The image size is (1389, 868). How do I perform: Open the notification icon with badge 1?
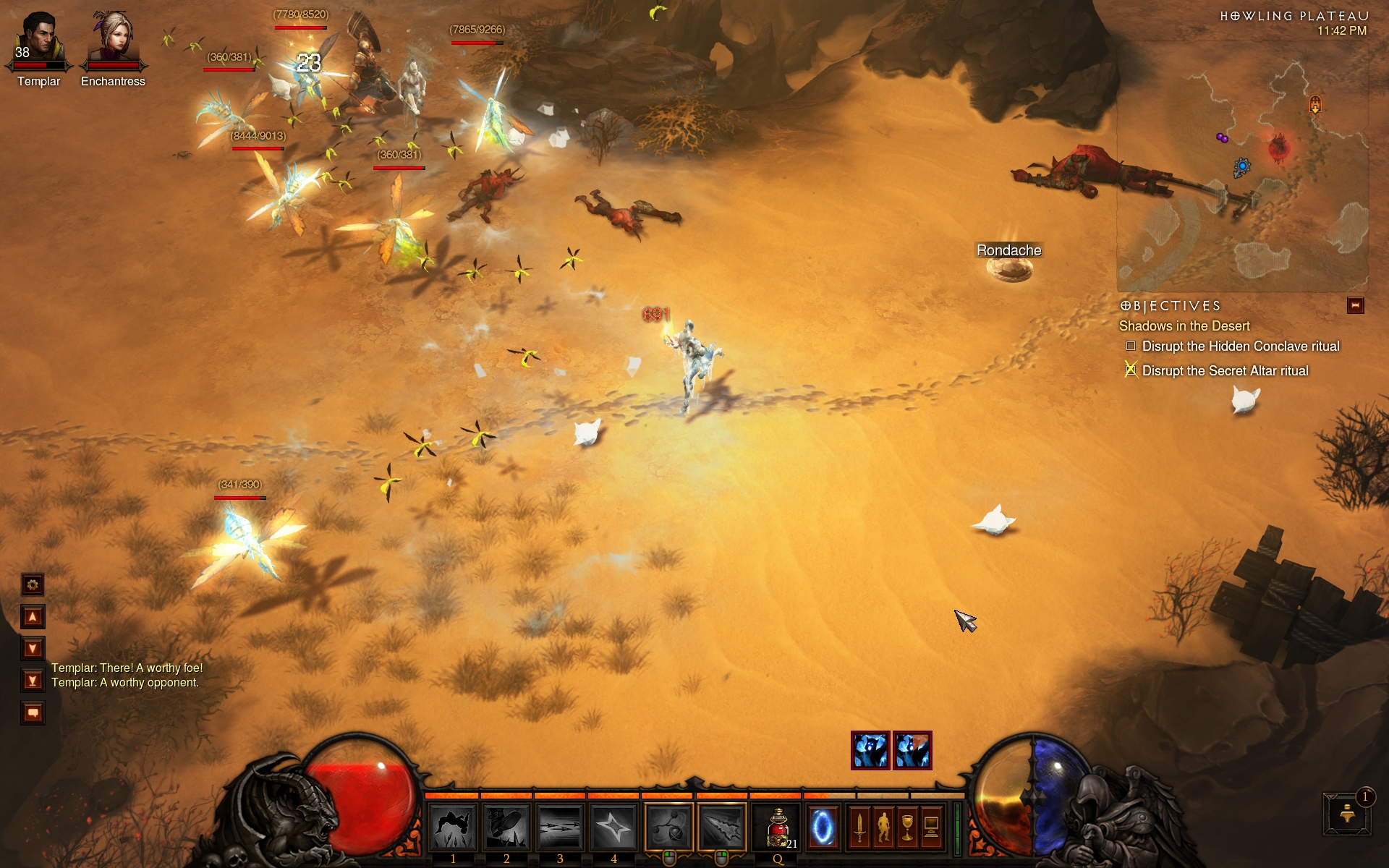(1347, 814)
